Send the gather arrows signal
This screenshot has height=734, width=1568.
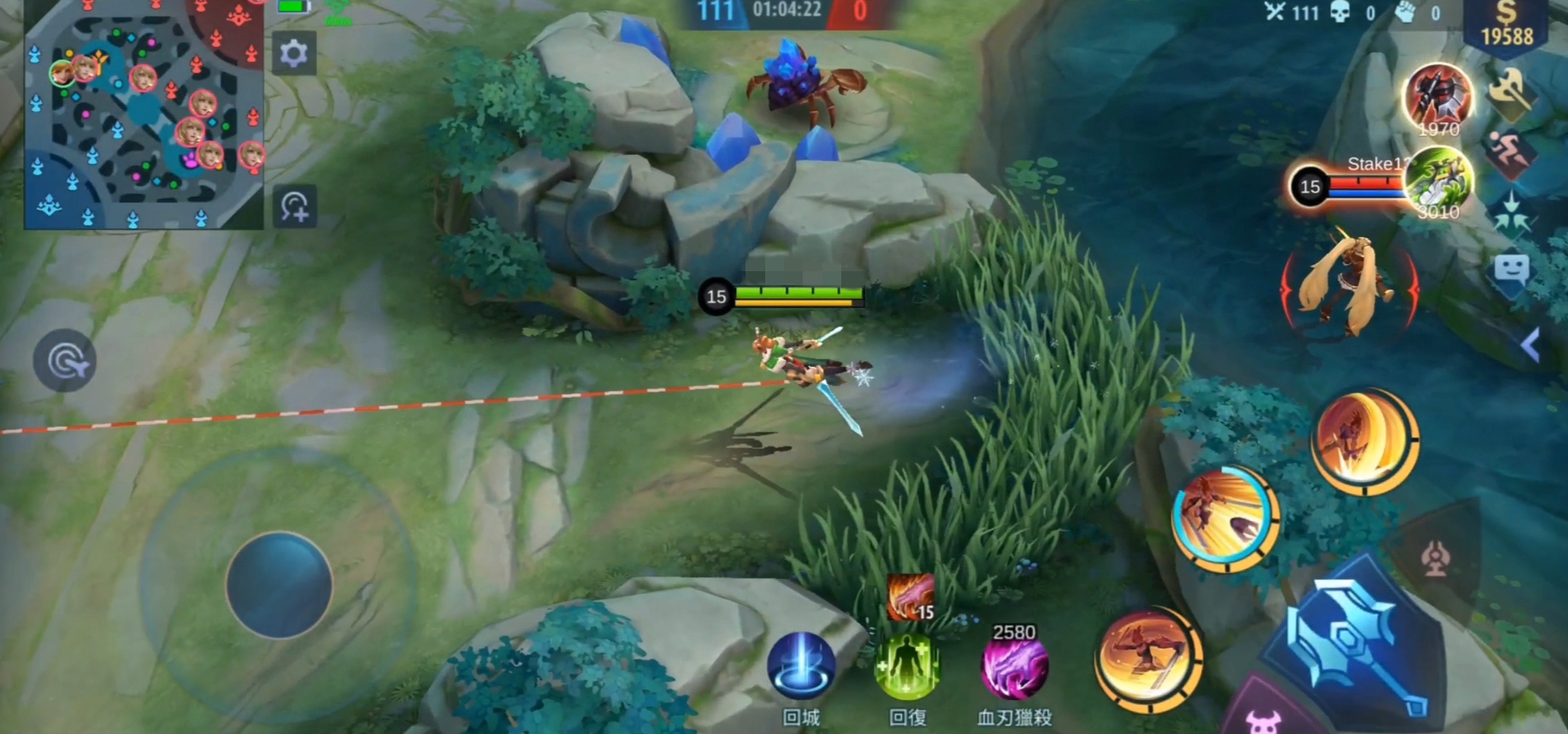[1511, 211]
